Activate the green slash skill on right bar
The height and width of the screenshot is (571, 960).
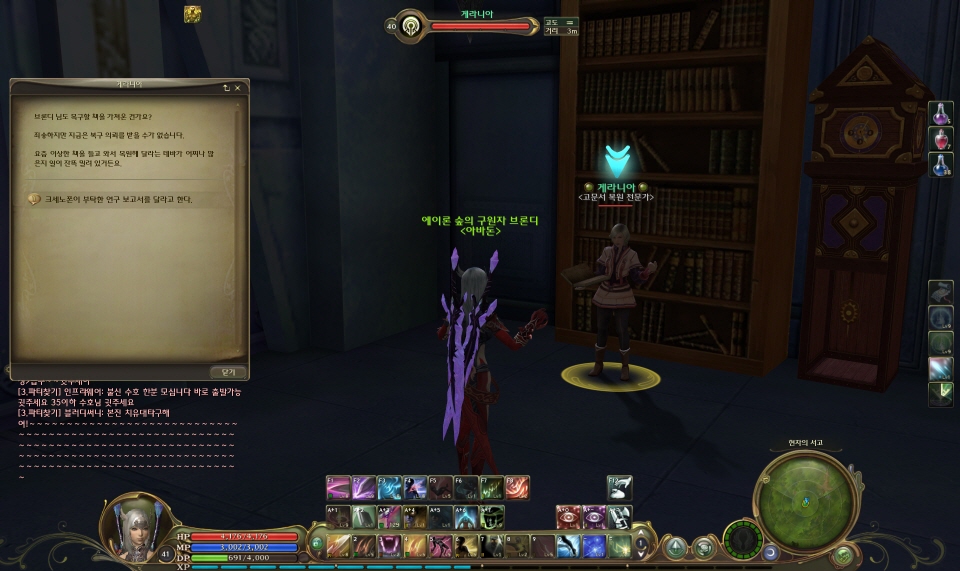click(940, 394)
